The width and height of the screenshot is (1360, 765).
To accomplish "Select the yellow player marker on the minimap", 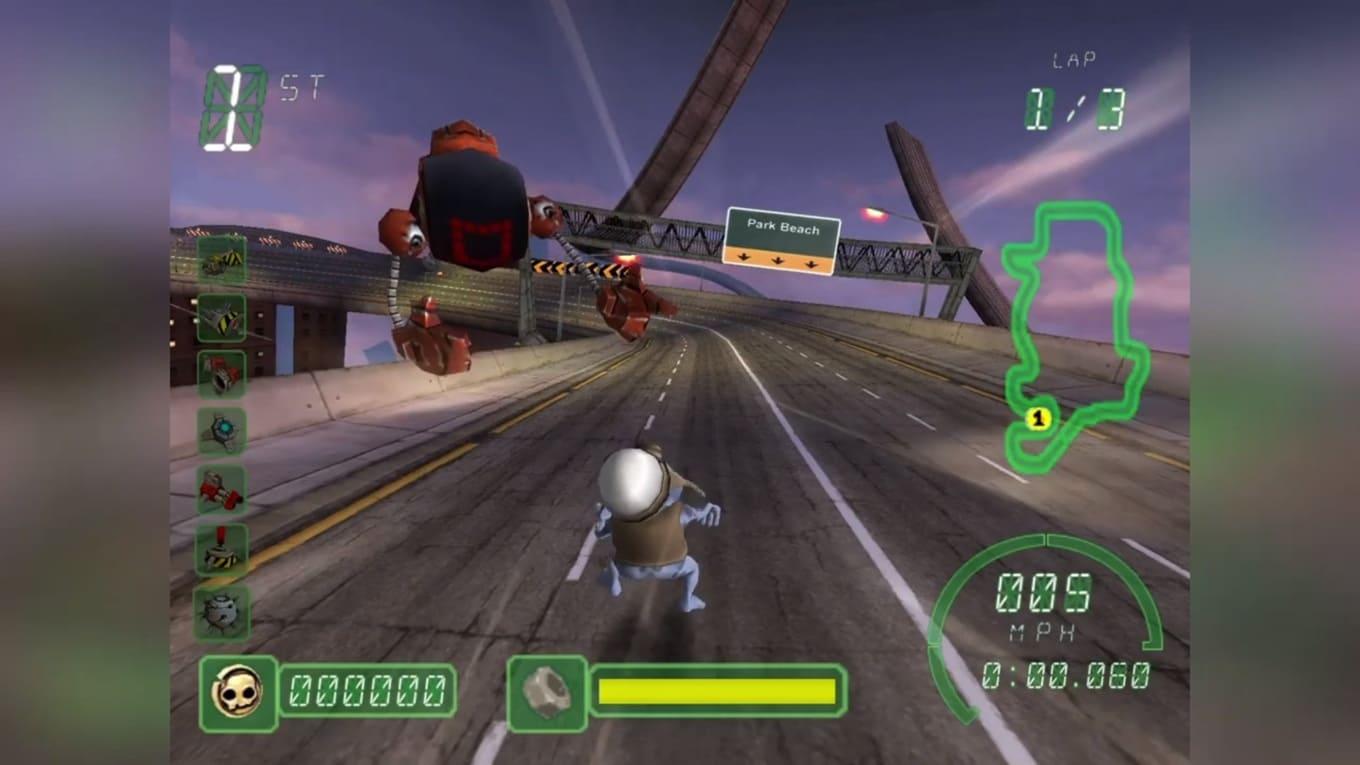I will 1038,419.
